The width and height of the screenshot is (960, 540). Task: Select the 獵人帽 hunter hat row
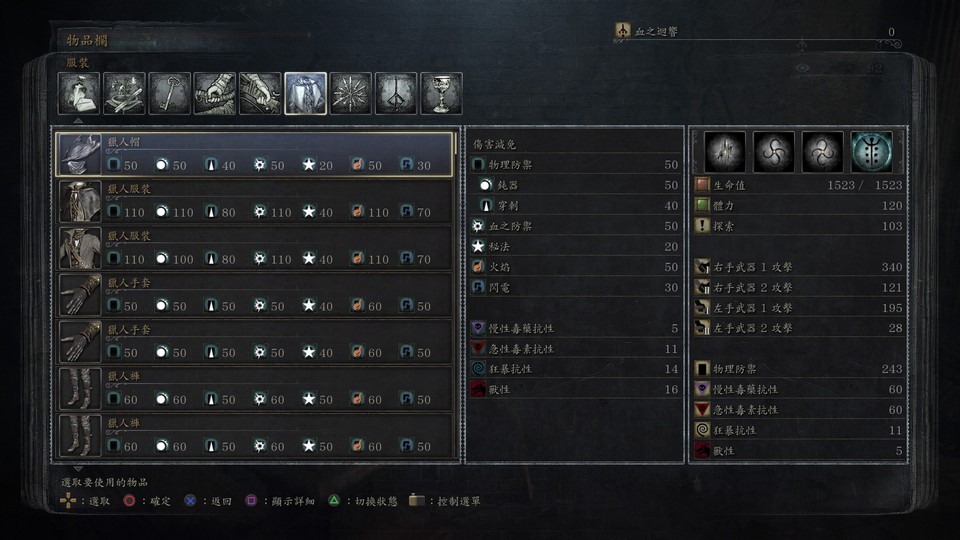(257, 155)
